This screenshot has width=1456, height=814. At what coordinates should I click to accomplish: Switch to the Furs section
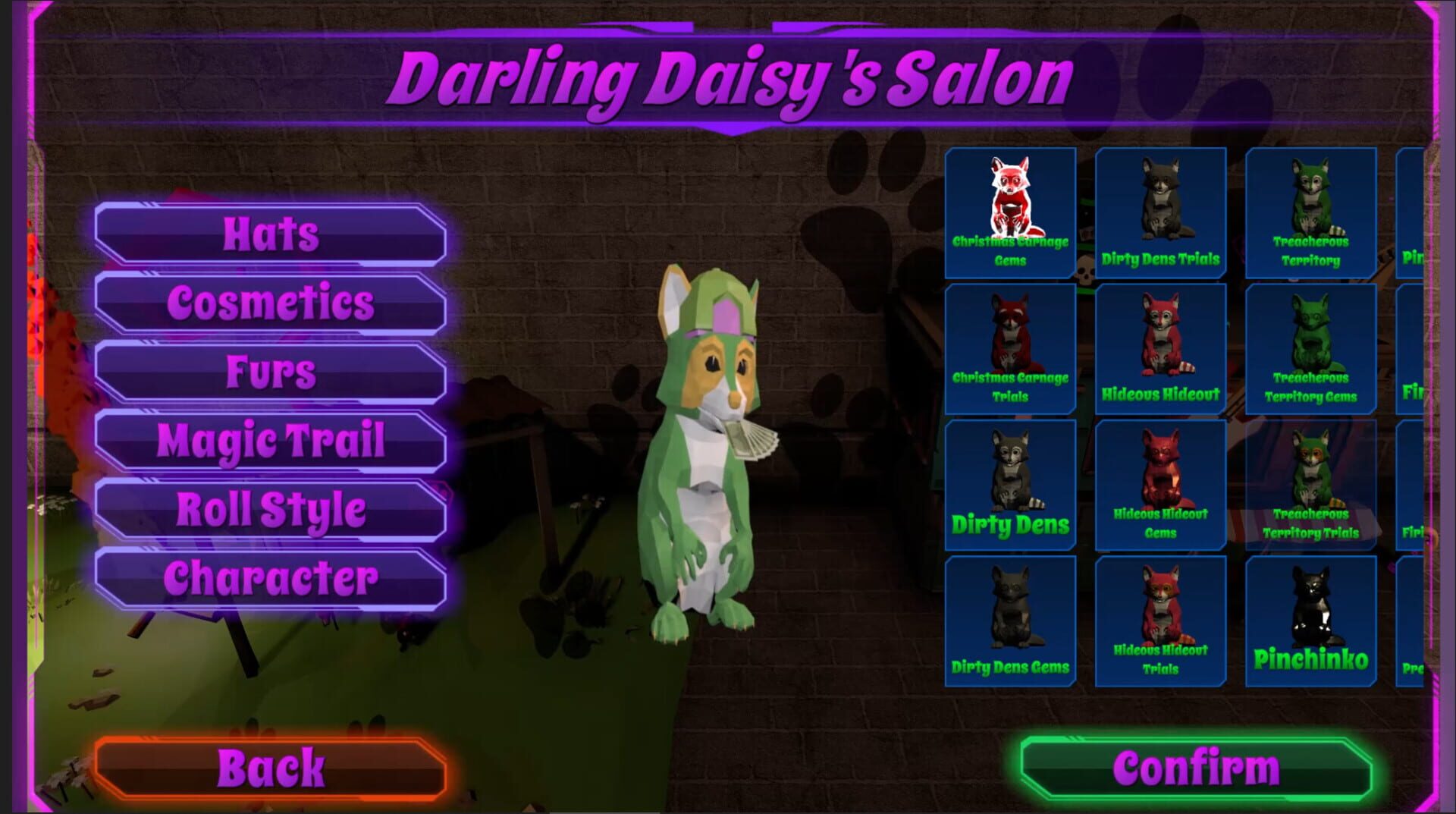pos(268,371)
